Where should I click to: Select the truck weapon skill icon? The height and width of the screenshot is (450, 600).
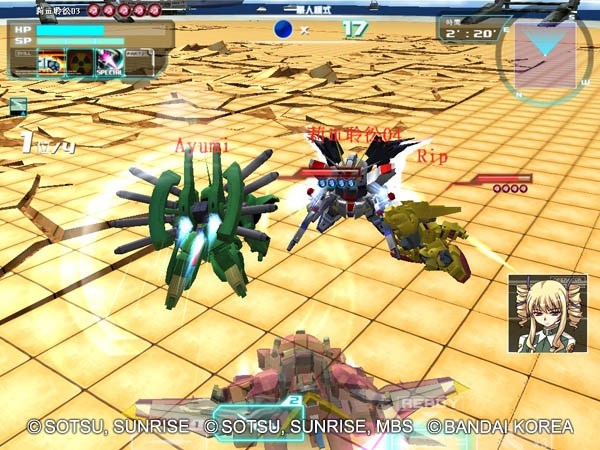(x=51, y=63)
